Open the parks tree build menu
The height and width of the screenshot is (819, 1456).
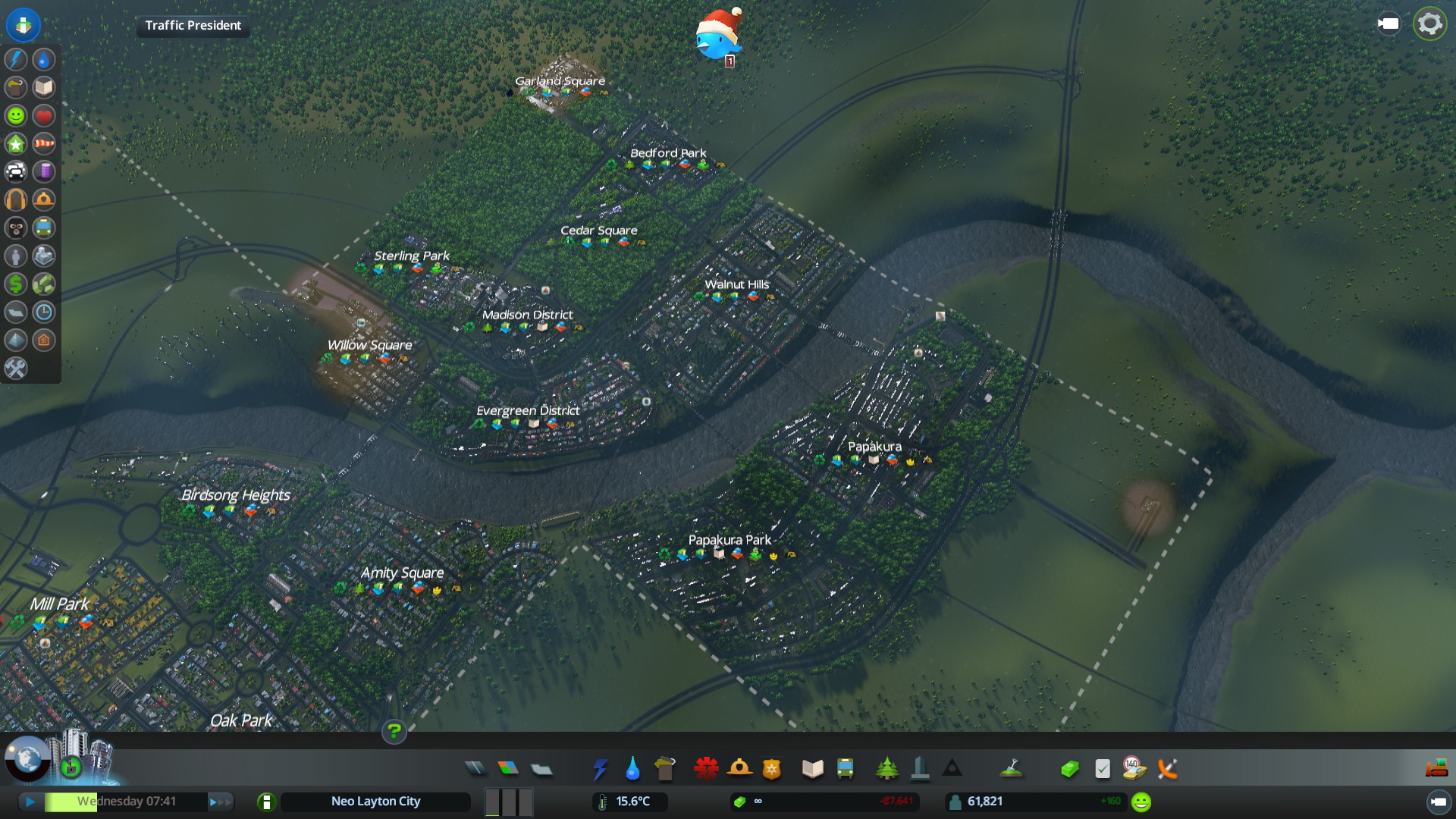pos(886,769)
